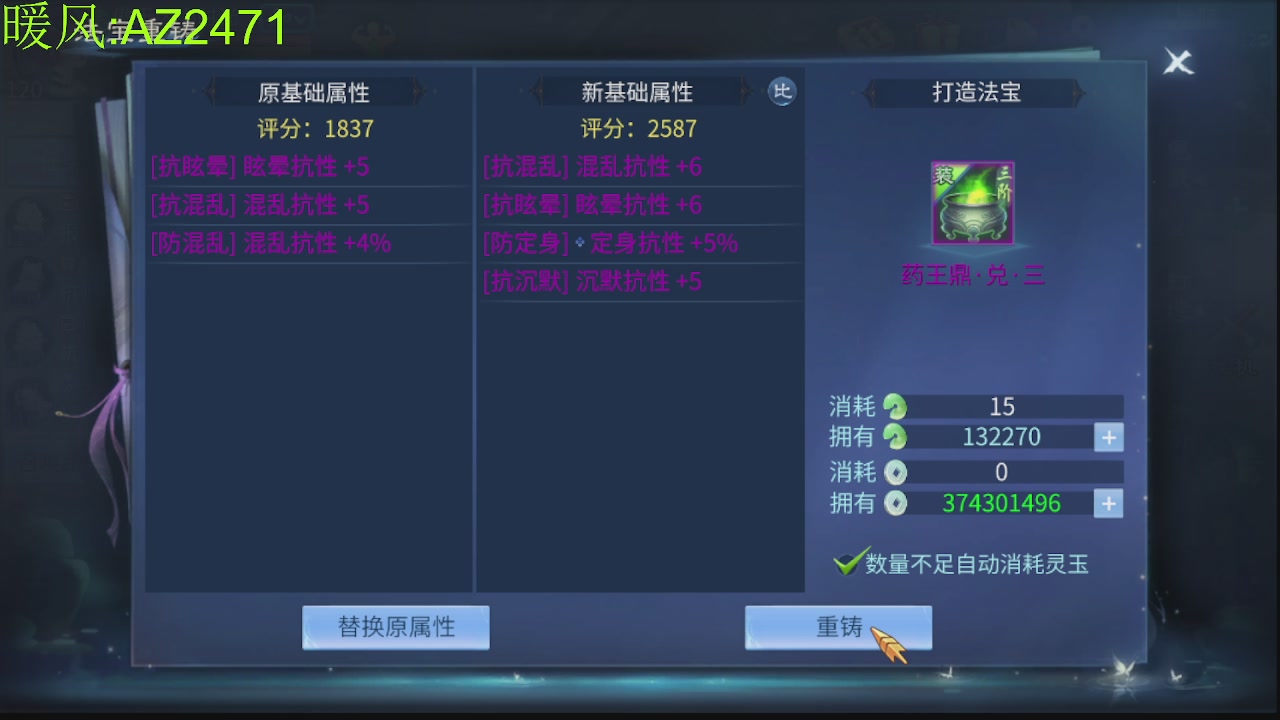Click the + button next to 374301496
Viewport: 1280px width, 720px height.
(1108, 503)
